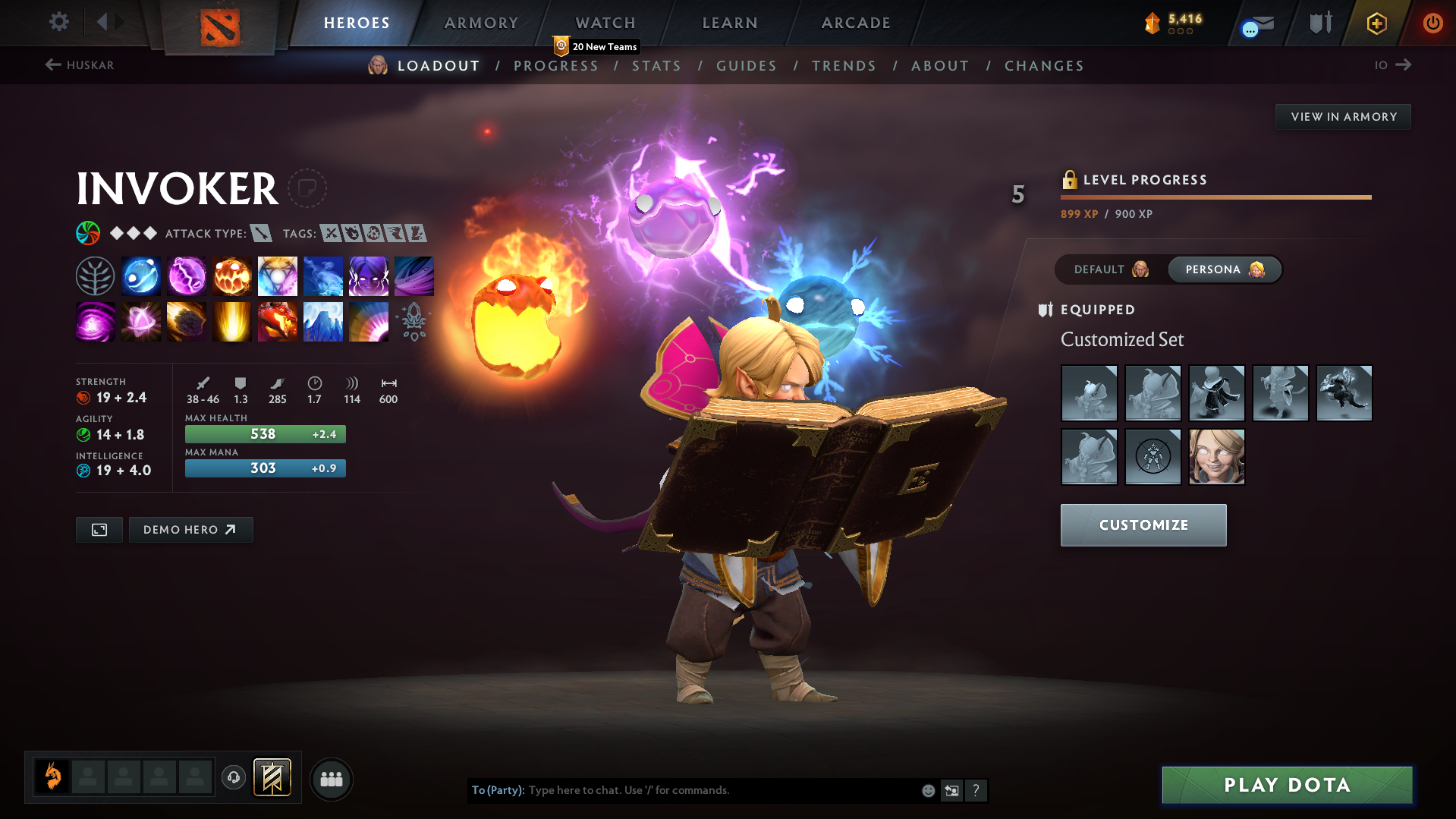Image resolution: width=1456 pixels, height=819 pixels.
Task: Open the friends list icon near Play Dota
Action: point(331,779)
